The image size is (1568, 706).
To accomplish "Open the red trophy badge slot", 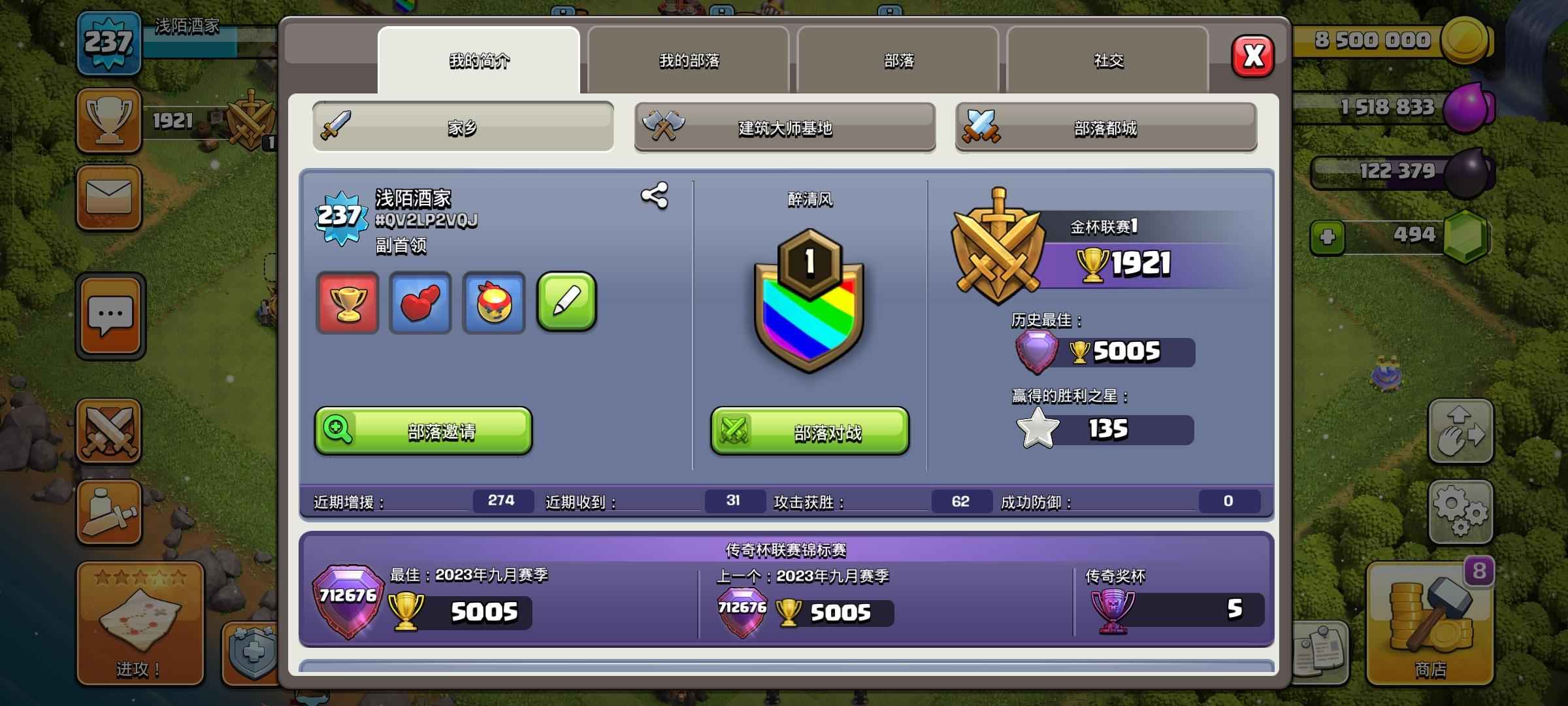I will (x=348, y=303).
